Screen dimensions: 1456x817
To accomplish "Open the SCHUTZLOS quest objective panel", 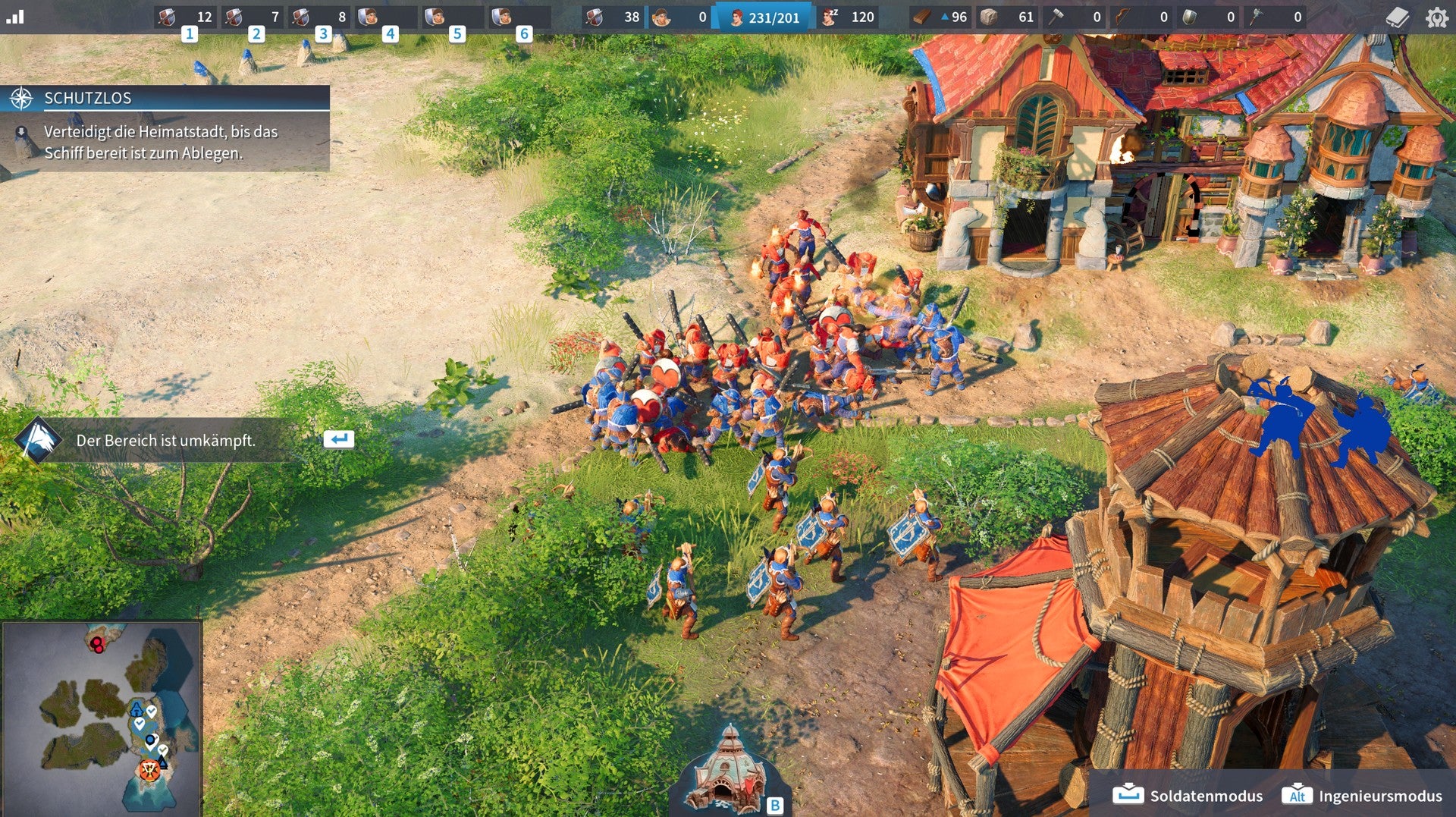I will click(x=165, y=98).
